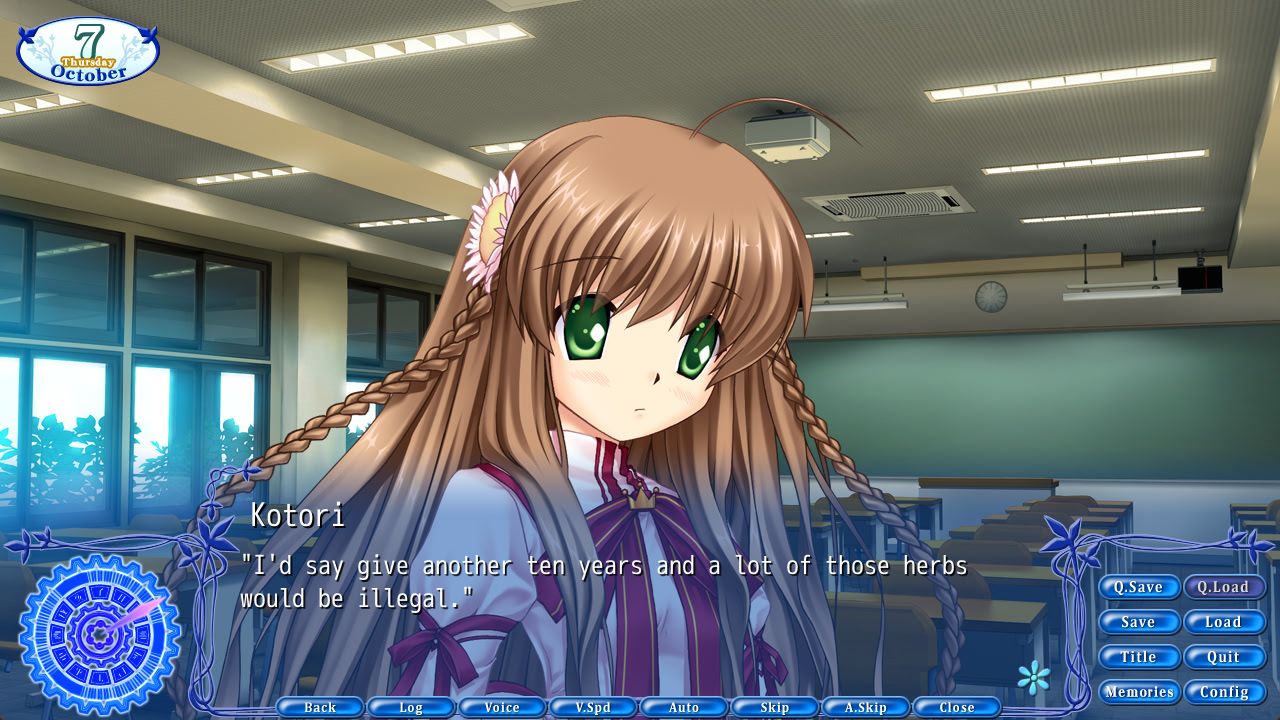Open the Save screen
Viewport: 1280px width, 720px height.
click(1139, 622)
